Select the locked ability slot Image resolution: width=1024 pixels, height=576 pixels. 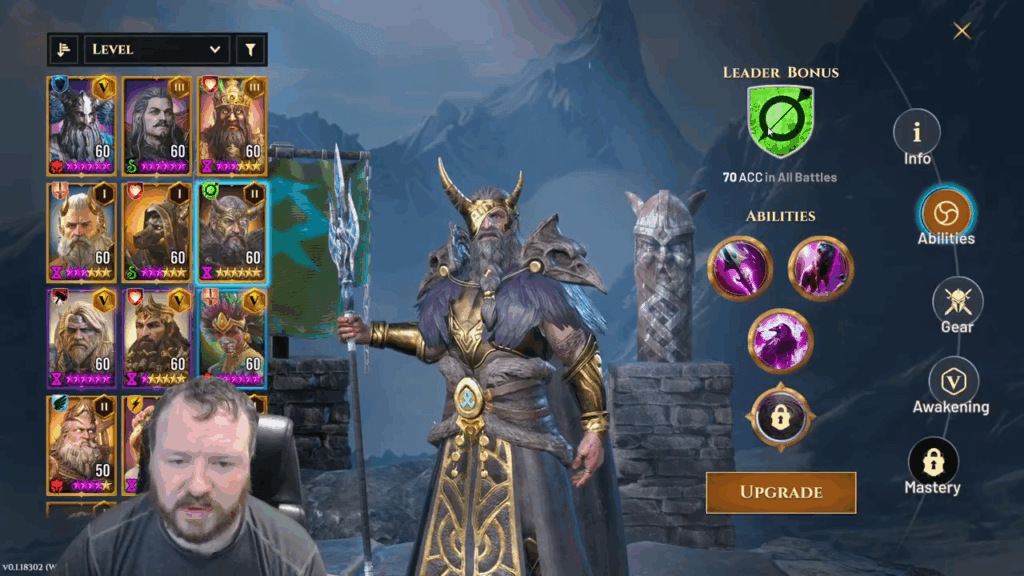pyautogui.click(x=780, y=417)
